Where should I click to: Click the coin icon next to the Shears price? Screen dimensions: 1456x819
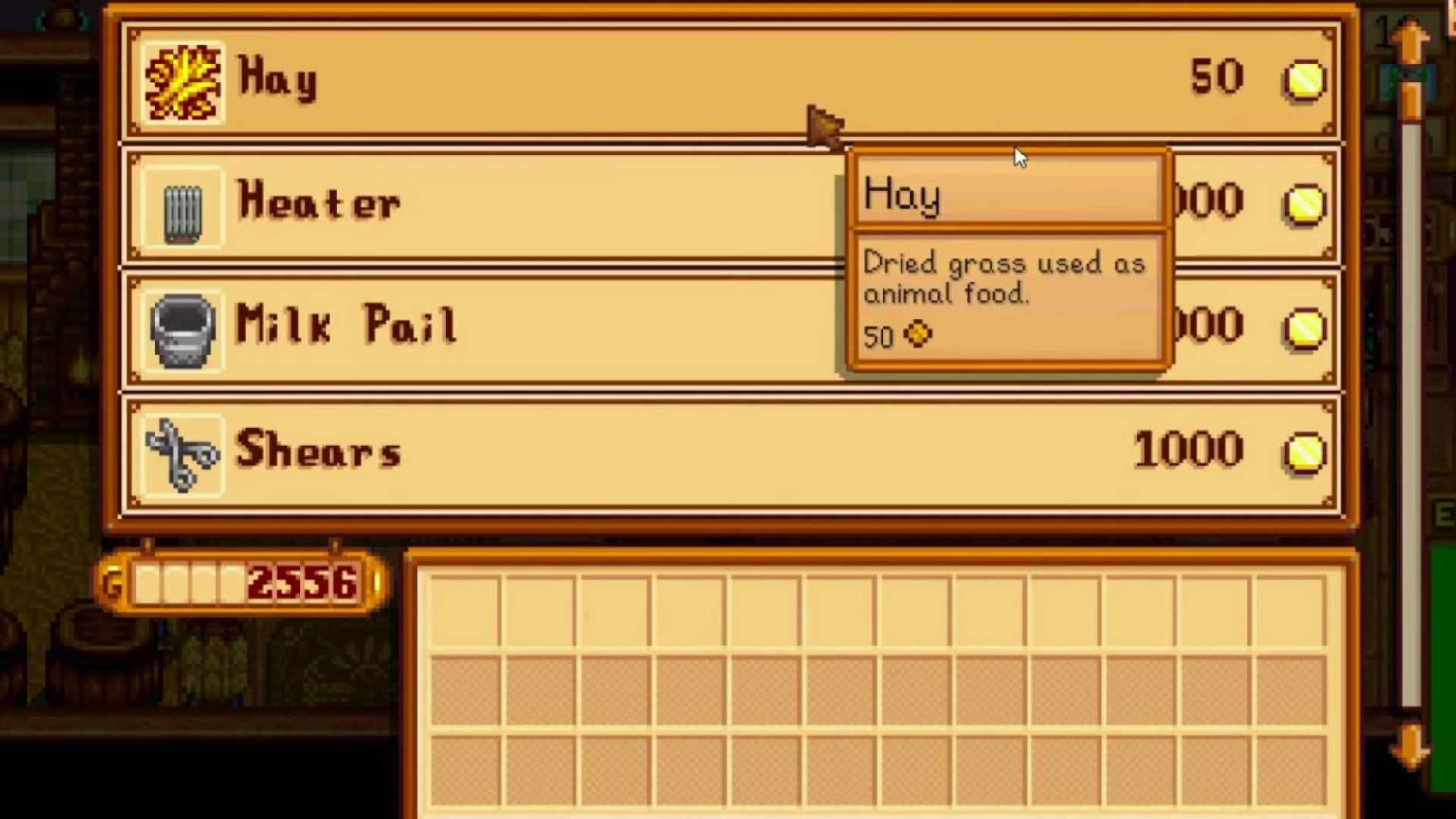[x=1304, y=452]
